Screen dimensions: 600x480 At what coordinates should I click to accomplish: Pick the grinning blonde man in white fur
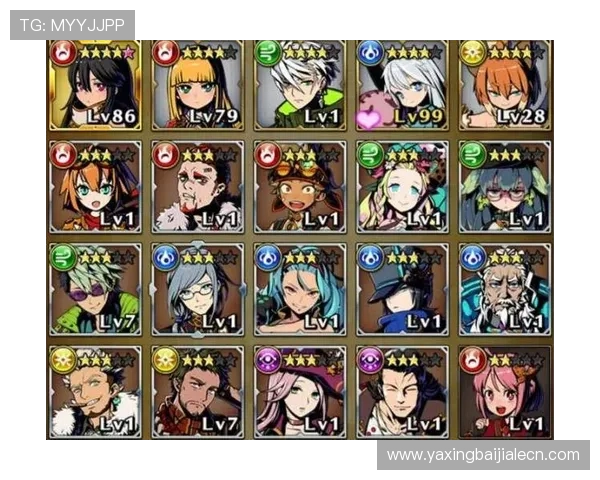coord(95,391)
